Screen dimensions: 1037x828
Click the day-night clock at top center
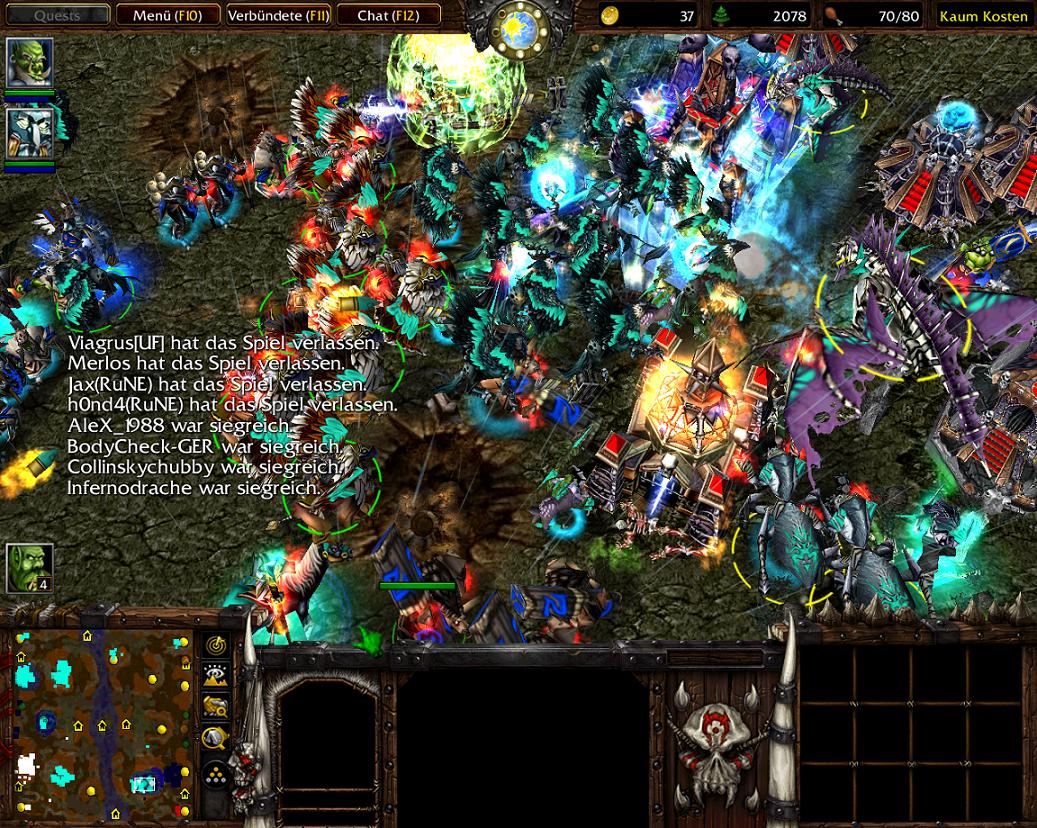(519, 24)
